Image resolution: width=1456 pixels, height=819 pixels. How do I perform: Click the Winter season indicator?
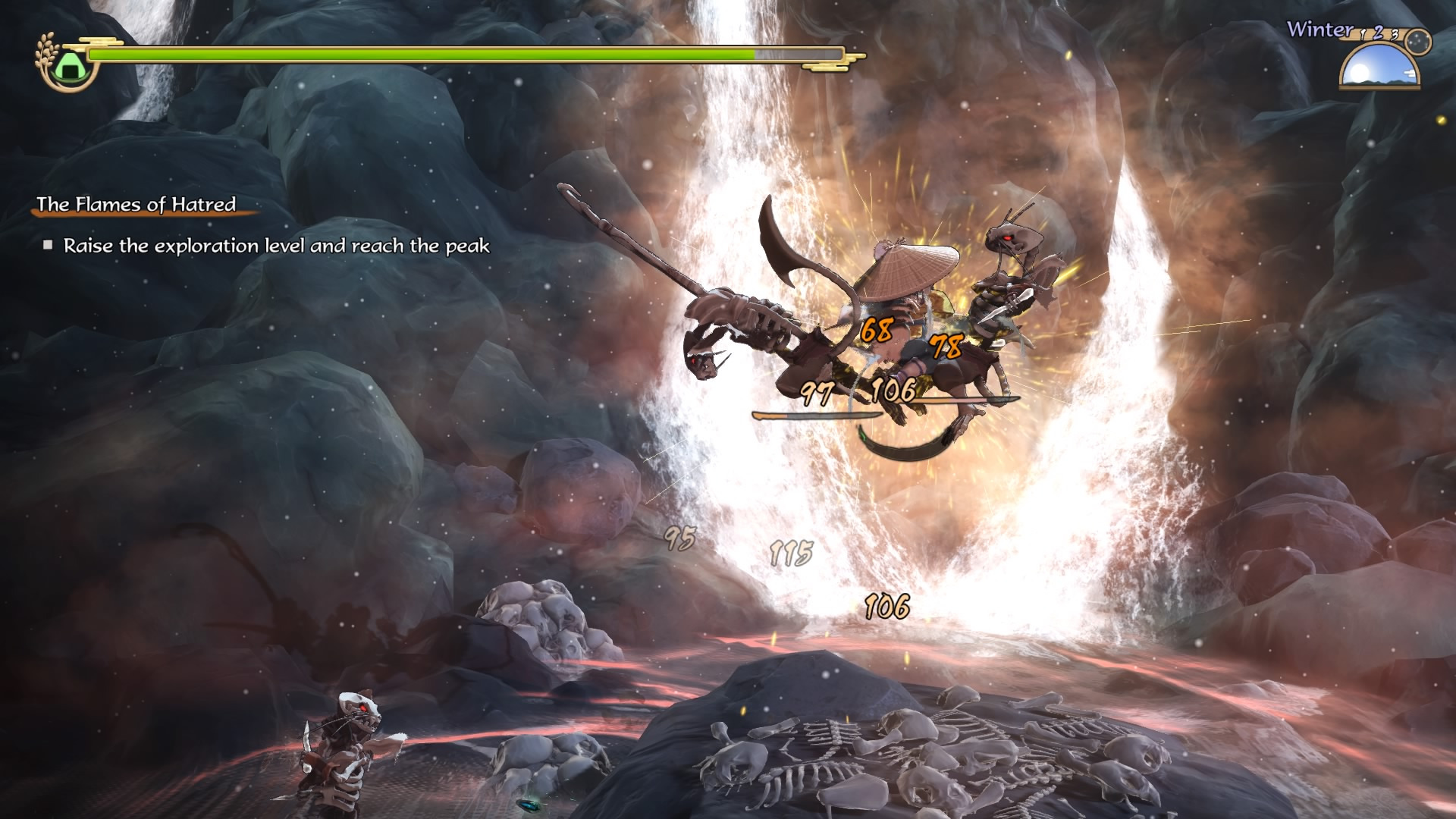tap(1319, 30)
